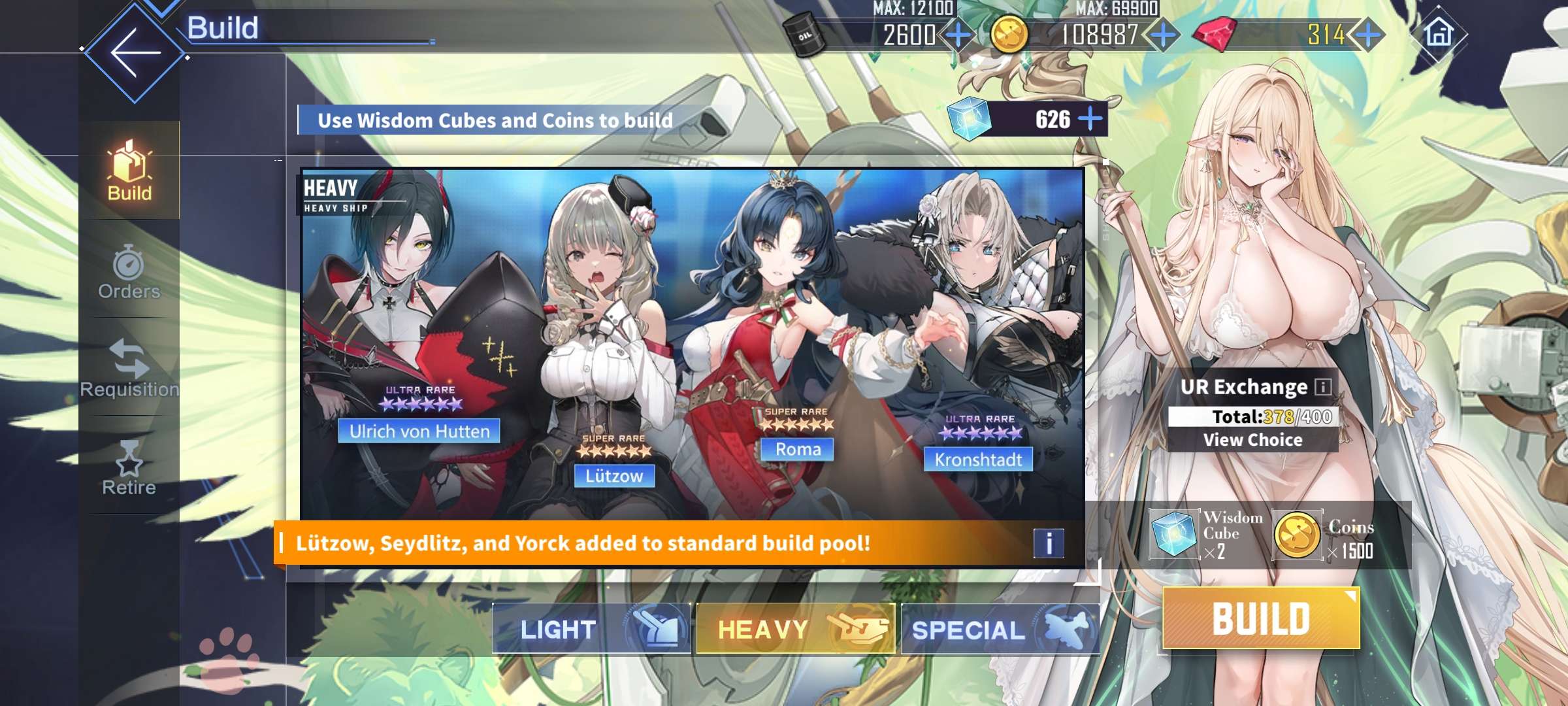Show UR Exchange info

(x=1322, y=387)
